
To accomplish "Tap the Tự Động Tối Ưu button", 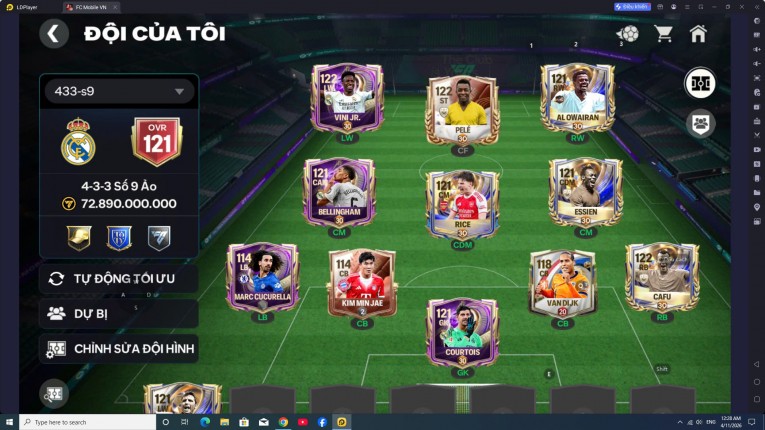I will point(118,278).
